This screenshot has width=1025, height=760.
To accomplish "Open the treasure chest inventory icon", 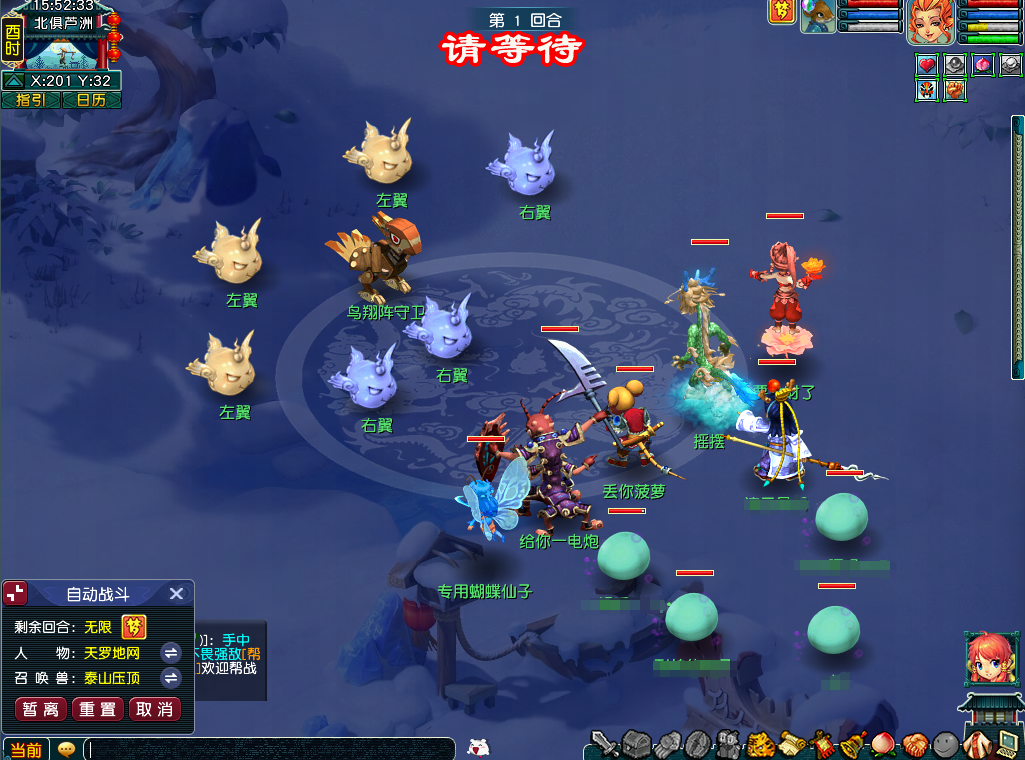I will (x=637, y=744).
